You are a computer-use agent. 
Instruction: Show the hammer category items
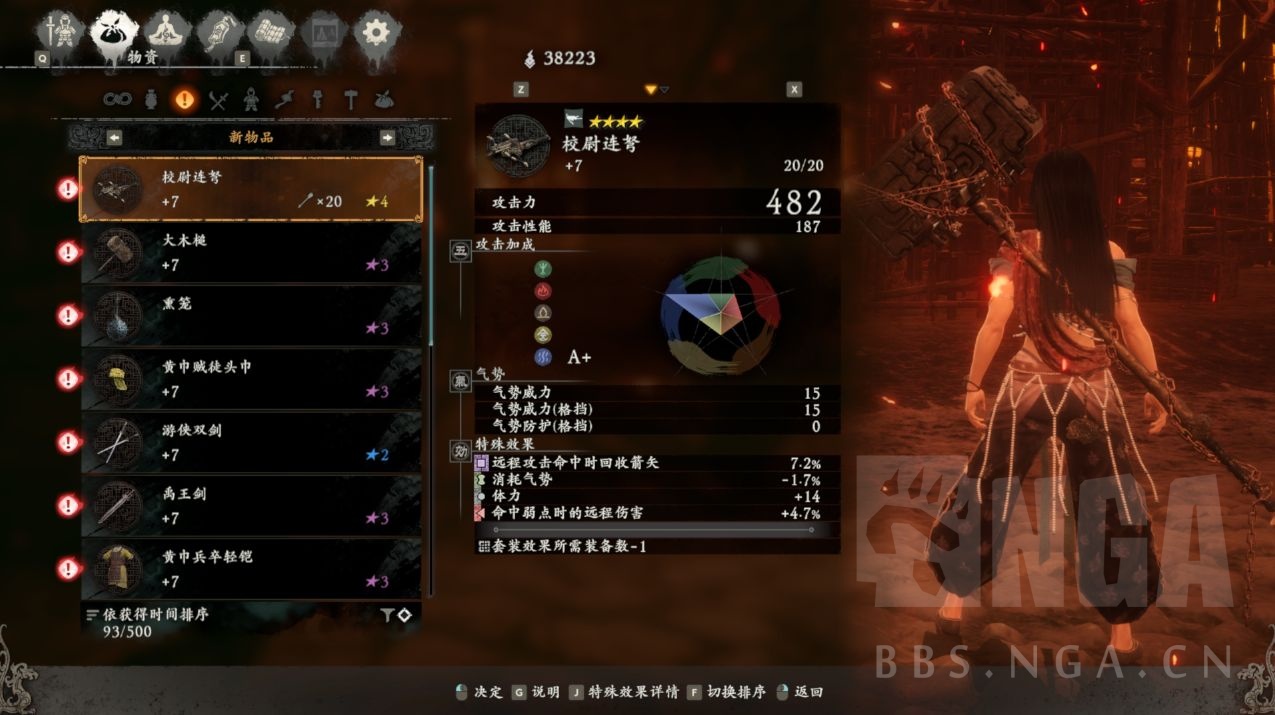click(350, 100)
